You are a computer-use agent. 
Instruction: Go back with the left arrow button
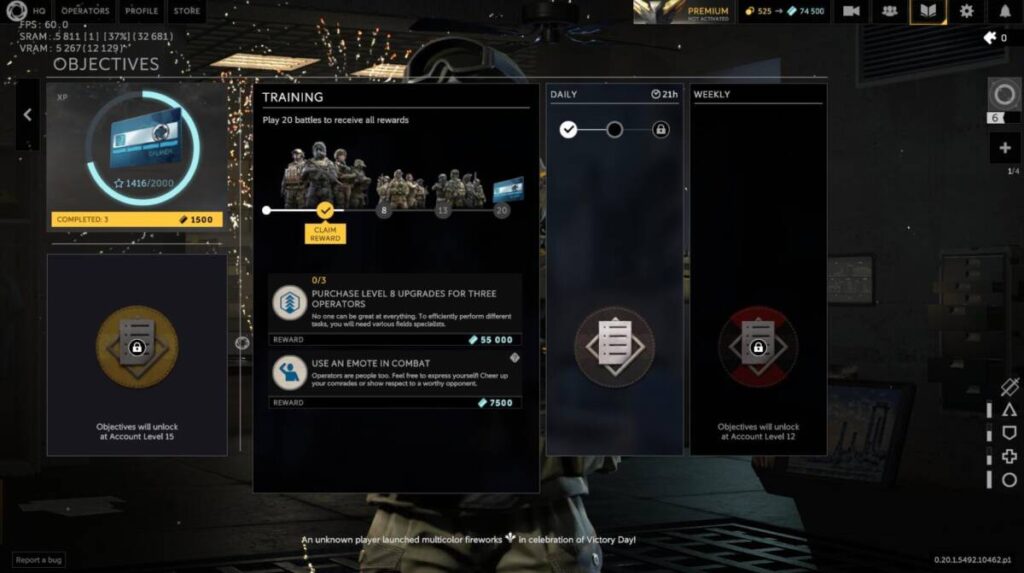click(x=28, y=115)
